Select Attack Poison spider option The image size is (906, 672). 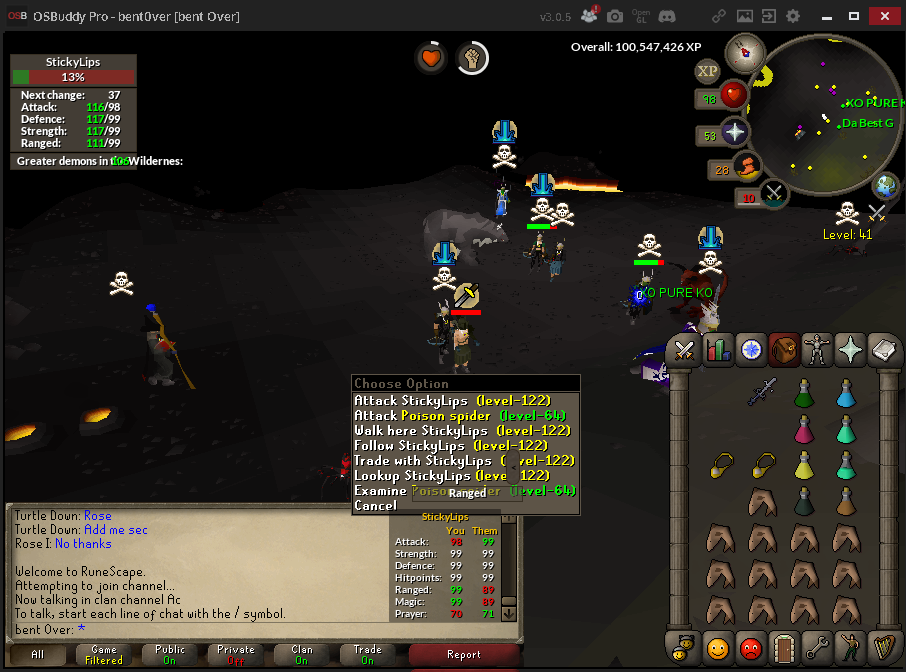459,416
